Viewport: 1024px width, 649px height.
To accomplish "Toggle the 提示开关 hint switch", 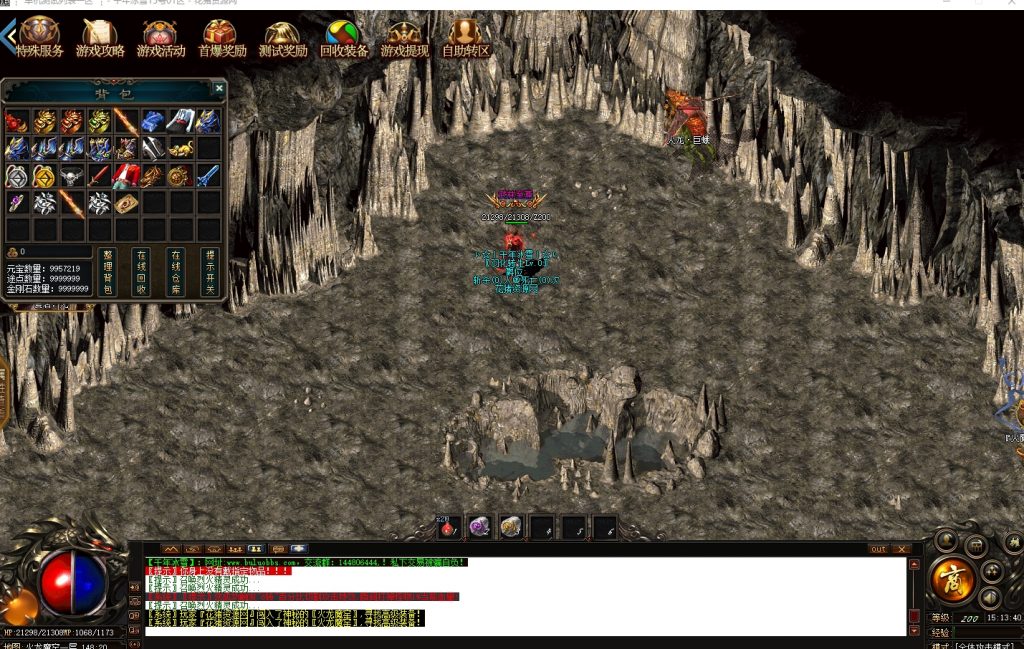I will tap(209, 271).
